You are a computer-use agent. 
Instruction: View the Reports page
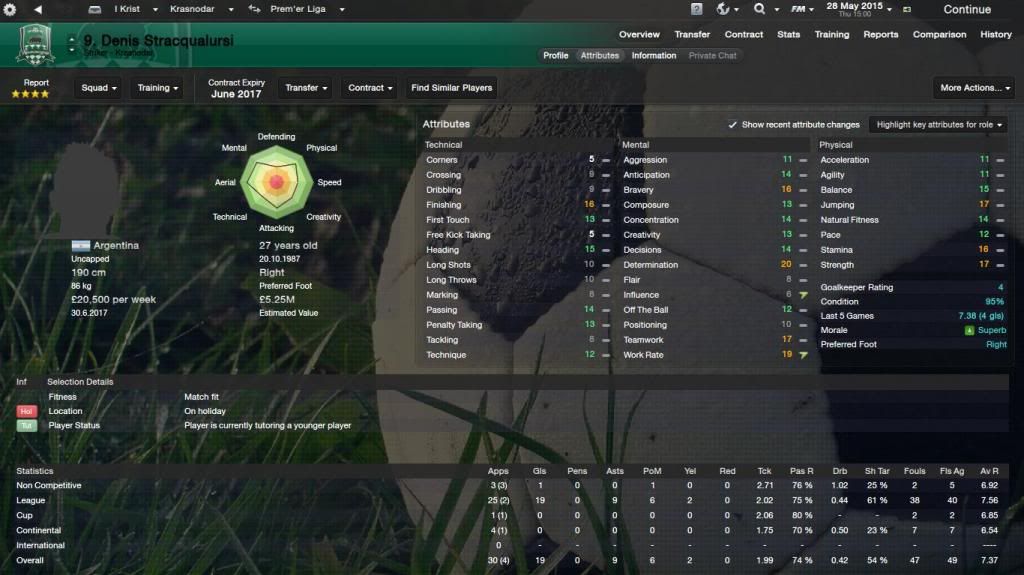(881, 34)
